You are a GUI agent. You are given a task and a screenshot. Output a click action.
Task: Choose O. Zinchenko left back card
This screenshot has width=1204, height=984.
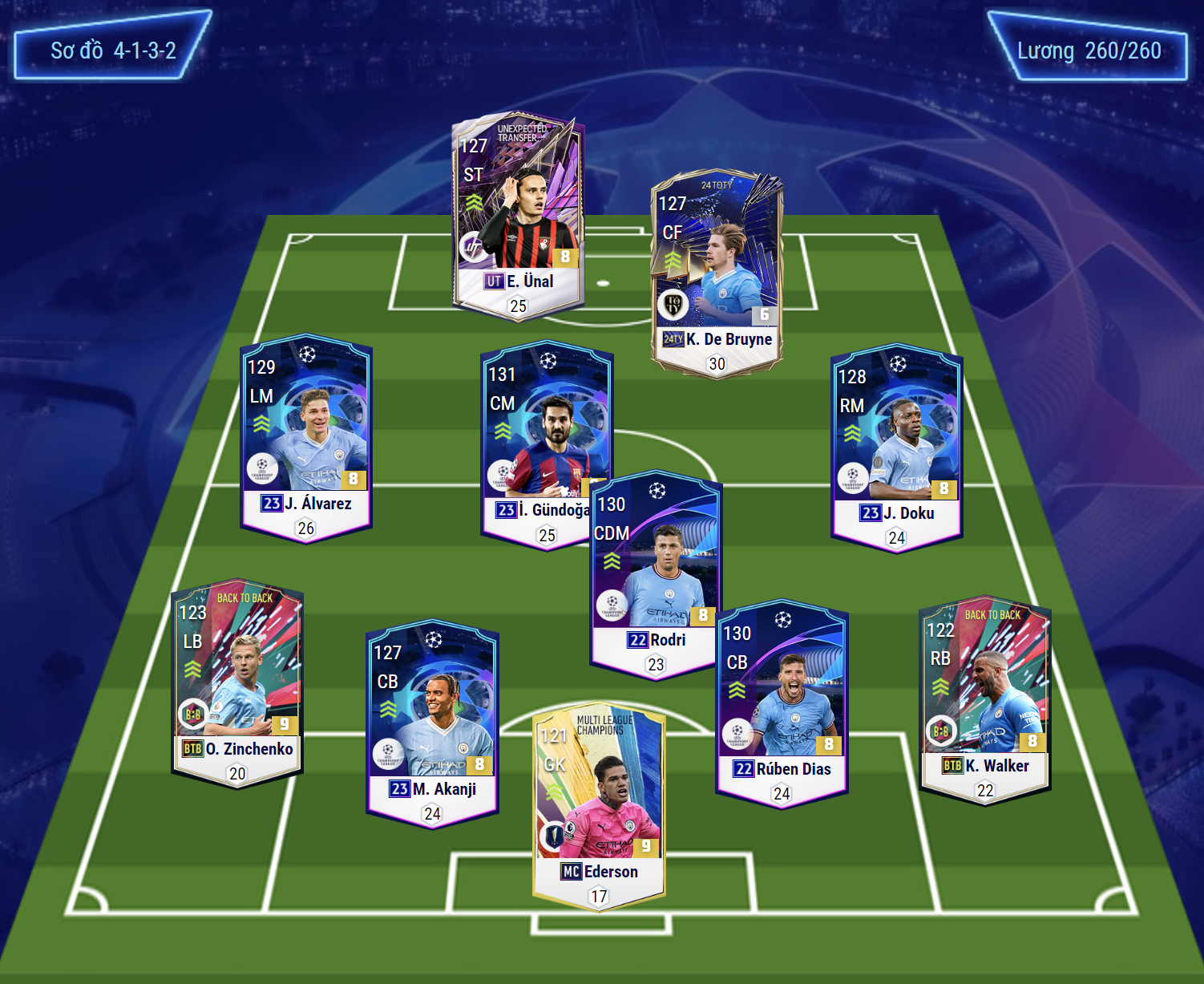236,682
